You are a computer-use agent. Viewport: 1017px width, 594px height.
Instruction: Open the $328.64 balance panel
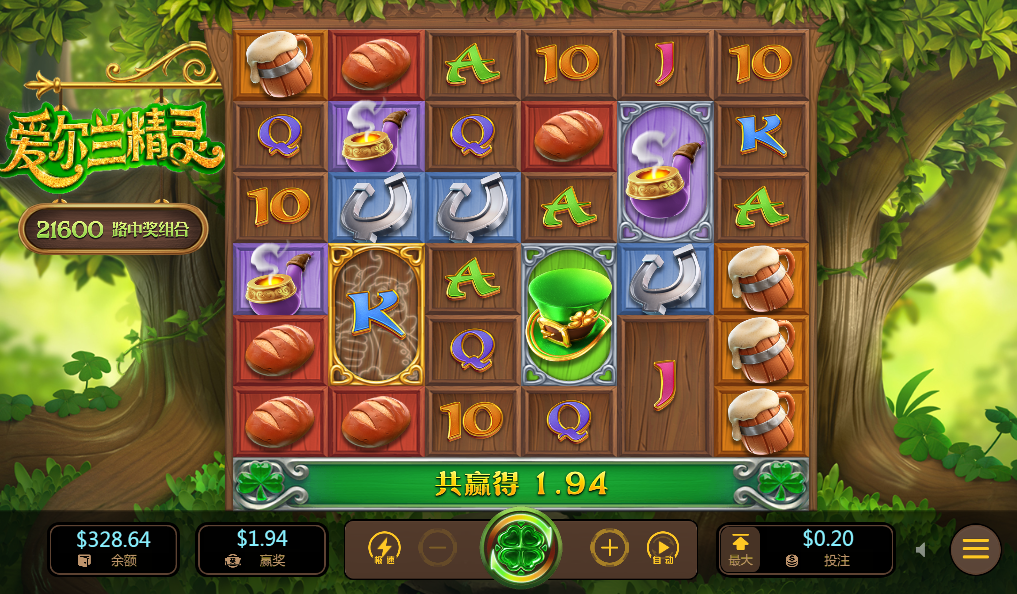pos(113,549)
